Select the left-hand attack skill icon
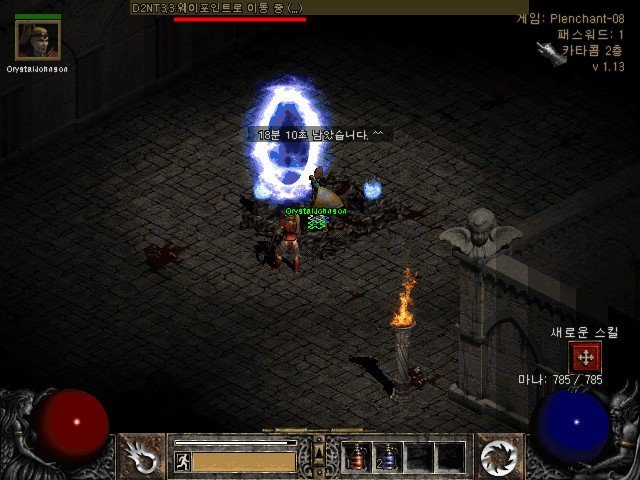 pyautogui.click(x=142, y=456)
